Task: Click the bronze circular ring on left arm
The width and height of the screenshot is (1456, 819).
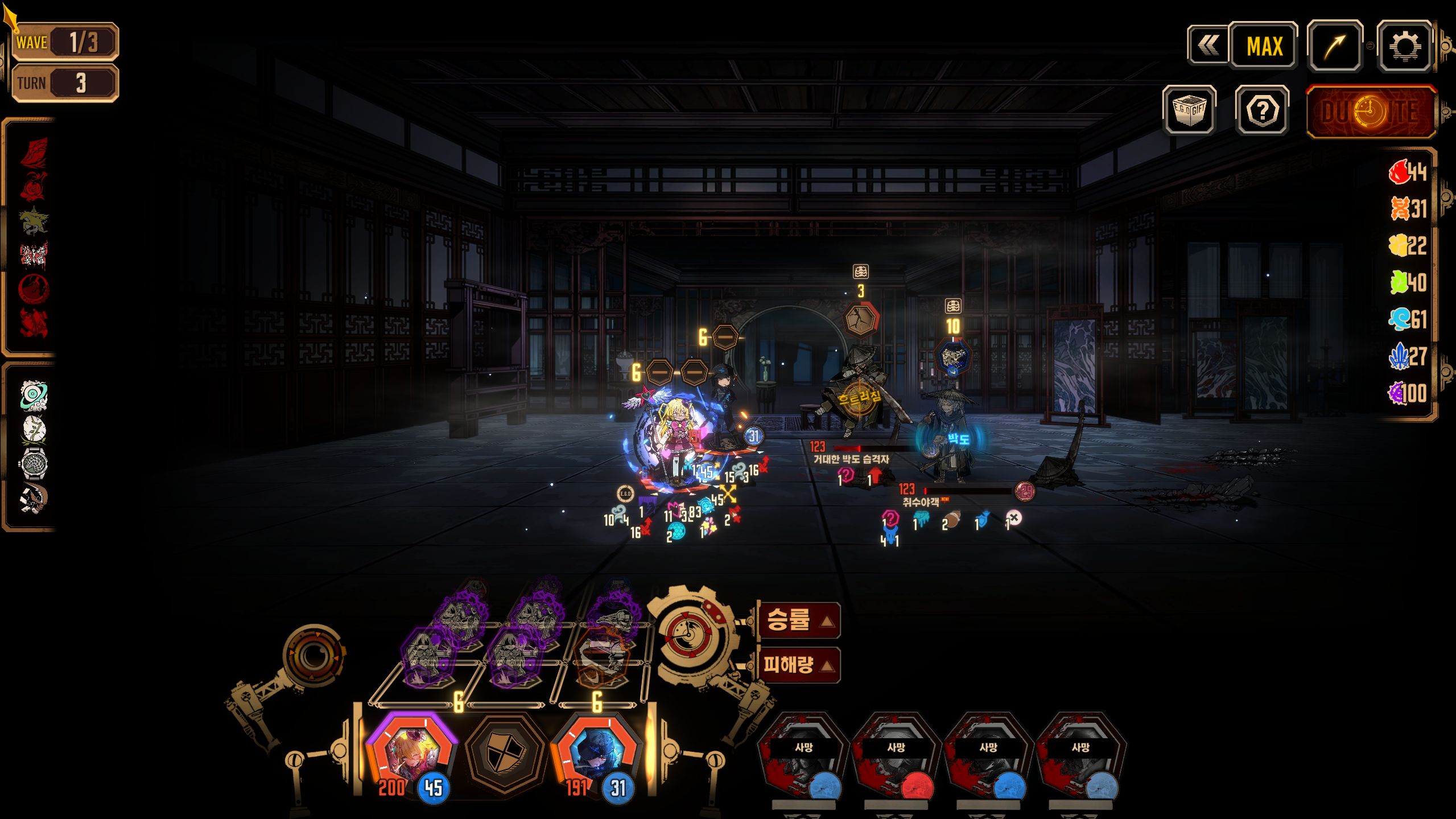Action: (x=314, y=656)
